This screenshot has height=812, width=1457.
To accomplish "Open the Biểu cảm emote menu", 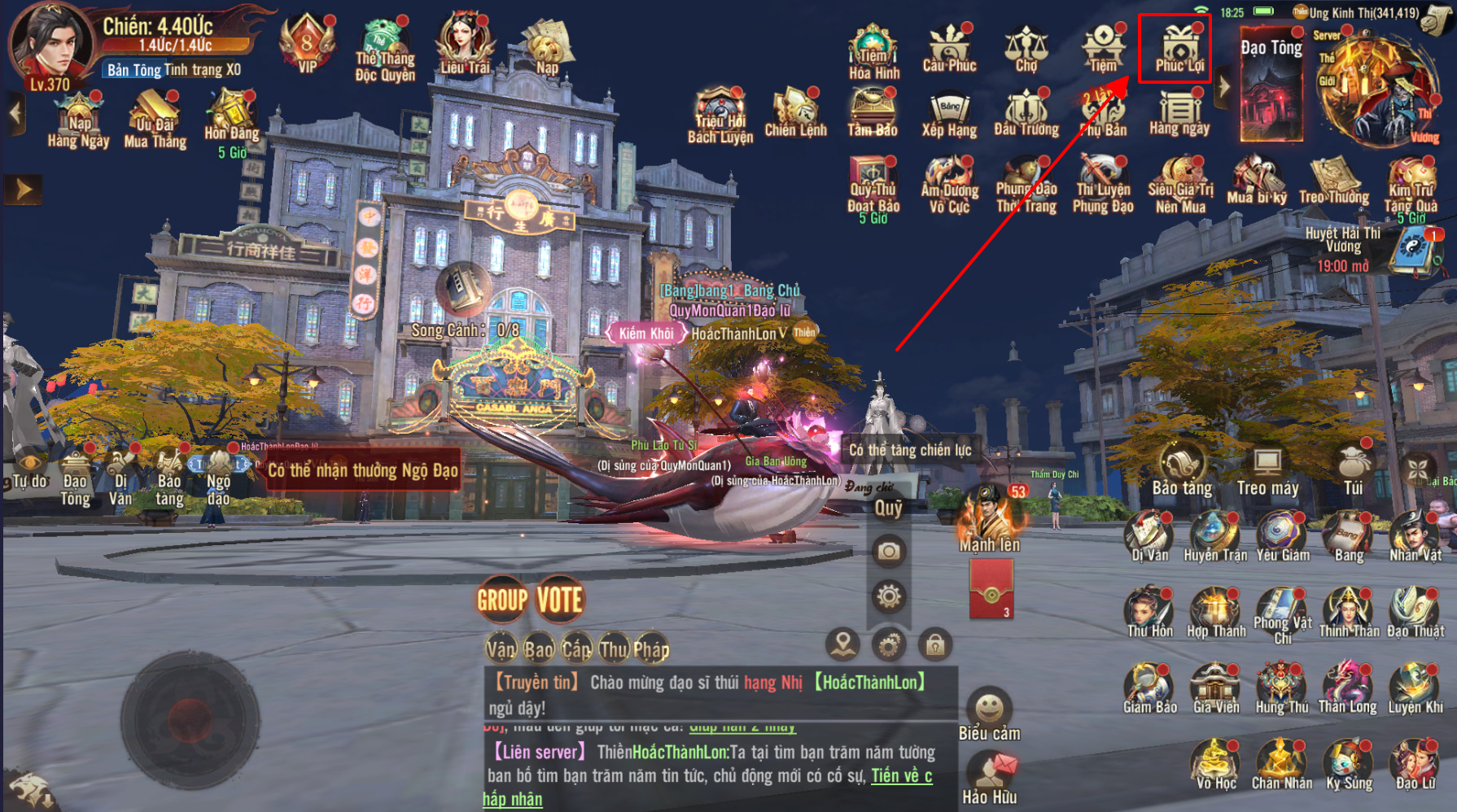I will tap(989, 714).
